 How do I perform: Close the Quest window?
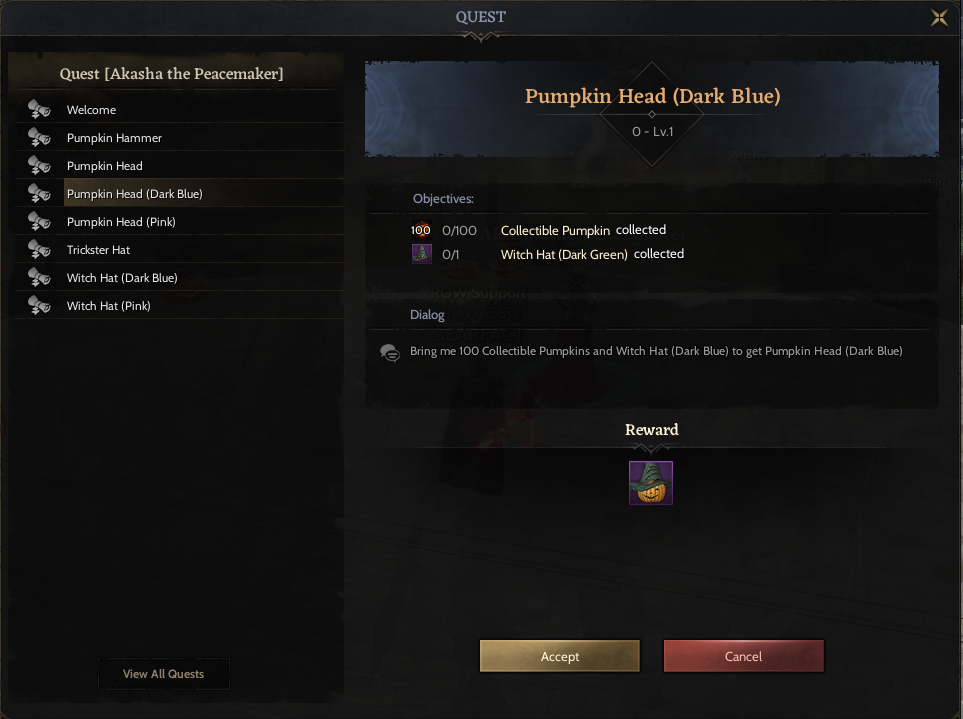(939, 17)
